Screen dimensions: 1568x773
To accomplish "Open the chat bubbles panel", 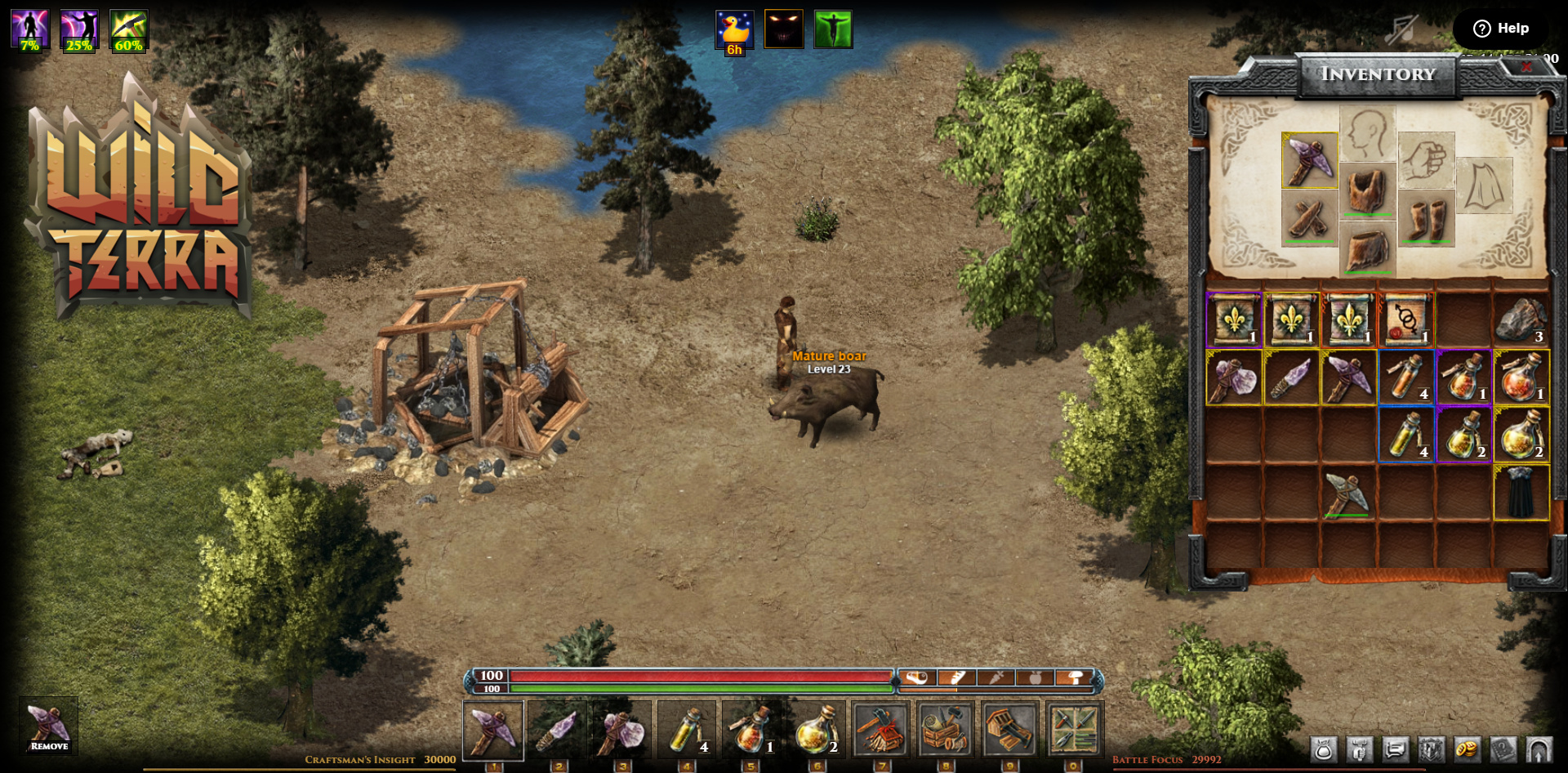I will (x=1395, y=749).
